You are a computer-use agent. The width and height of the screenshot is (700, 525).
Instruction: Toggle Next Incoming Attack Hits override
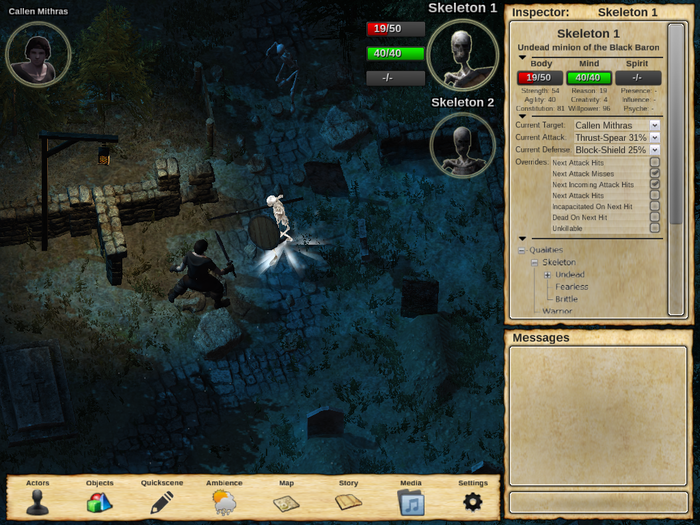click(x=655, y=184)
